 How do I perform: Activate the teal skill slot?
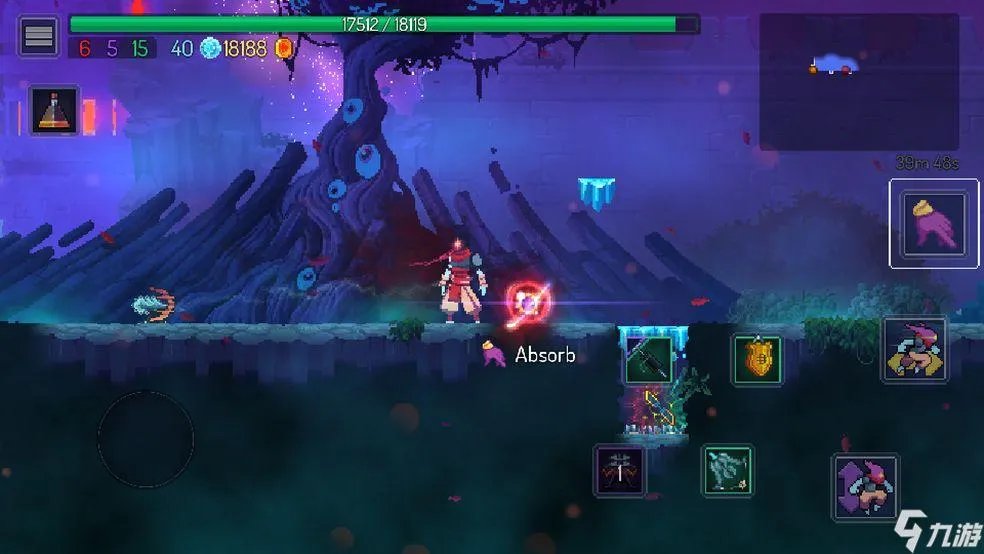point(727,470)
